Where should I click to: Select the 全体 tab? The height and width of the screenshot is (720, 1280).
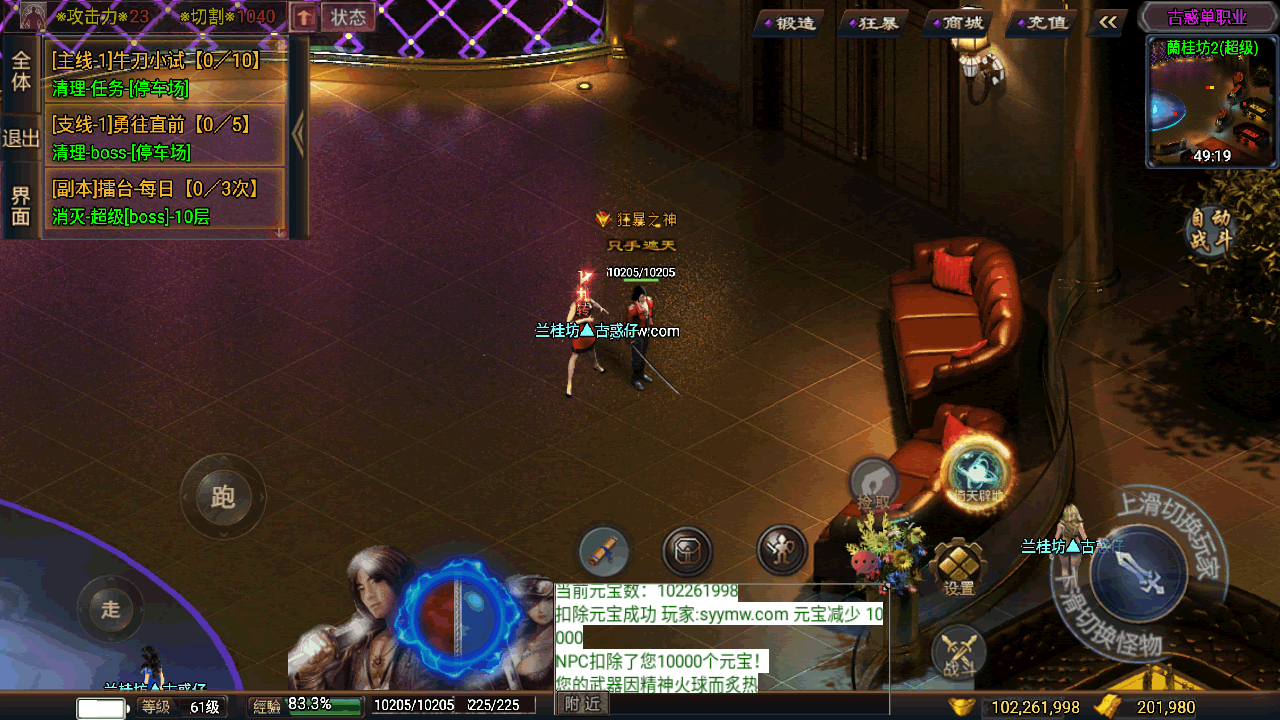[21, 71]
